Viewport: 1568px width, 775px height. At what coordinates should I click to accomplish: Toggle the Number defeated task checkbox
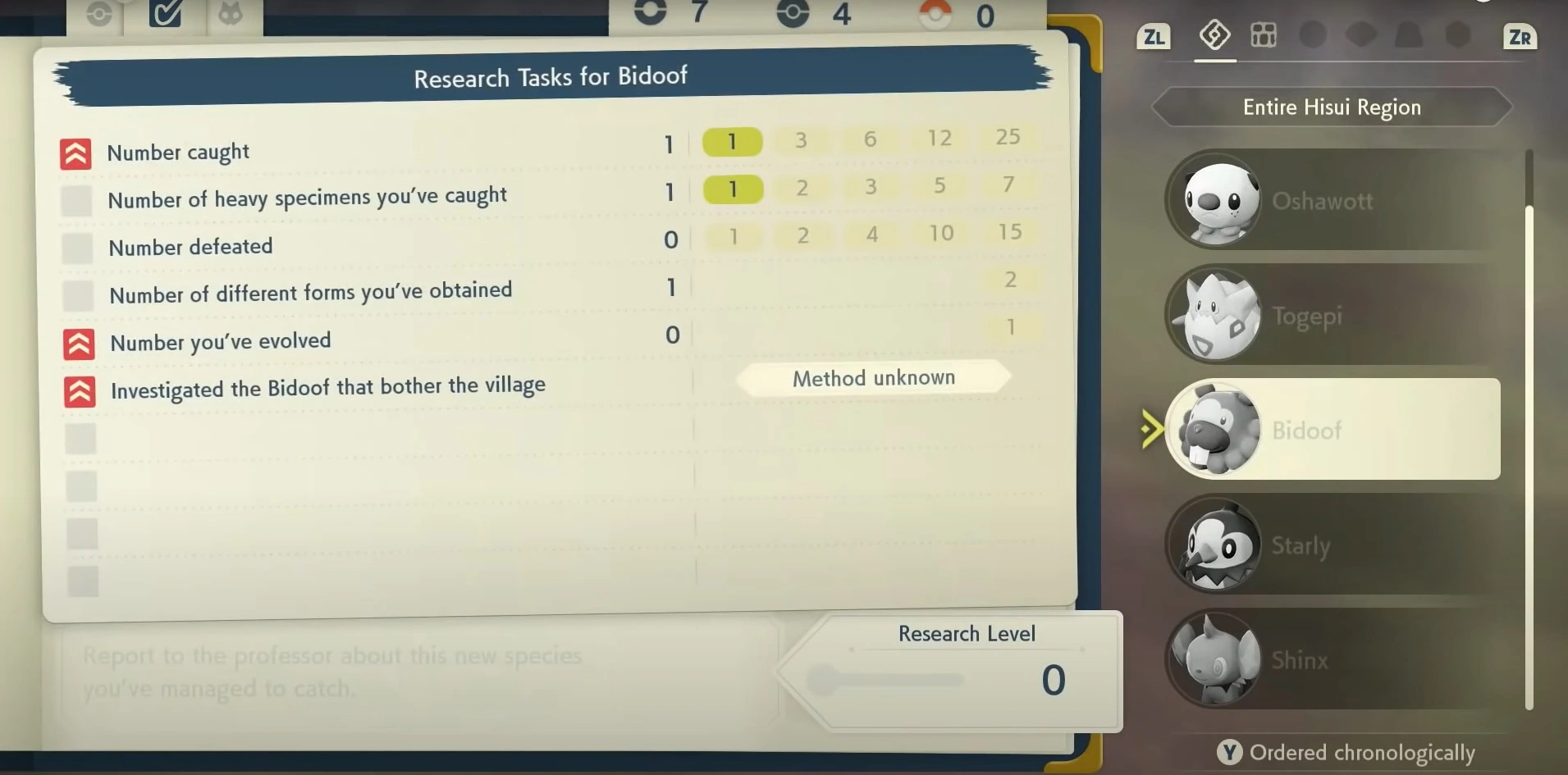pos(76,248)
